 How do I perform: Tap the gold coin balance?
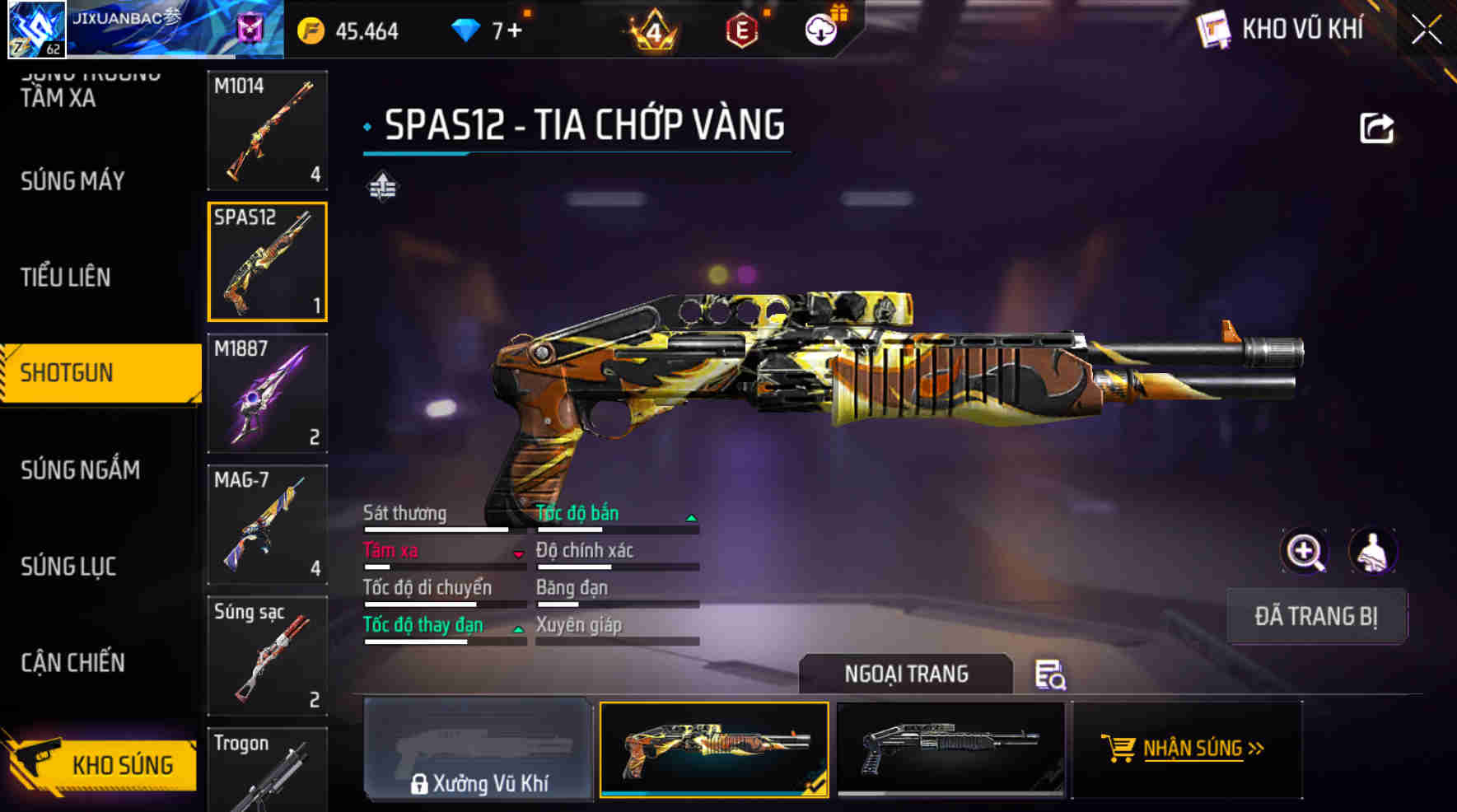pyautogui.click(x=348, y=31)
